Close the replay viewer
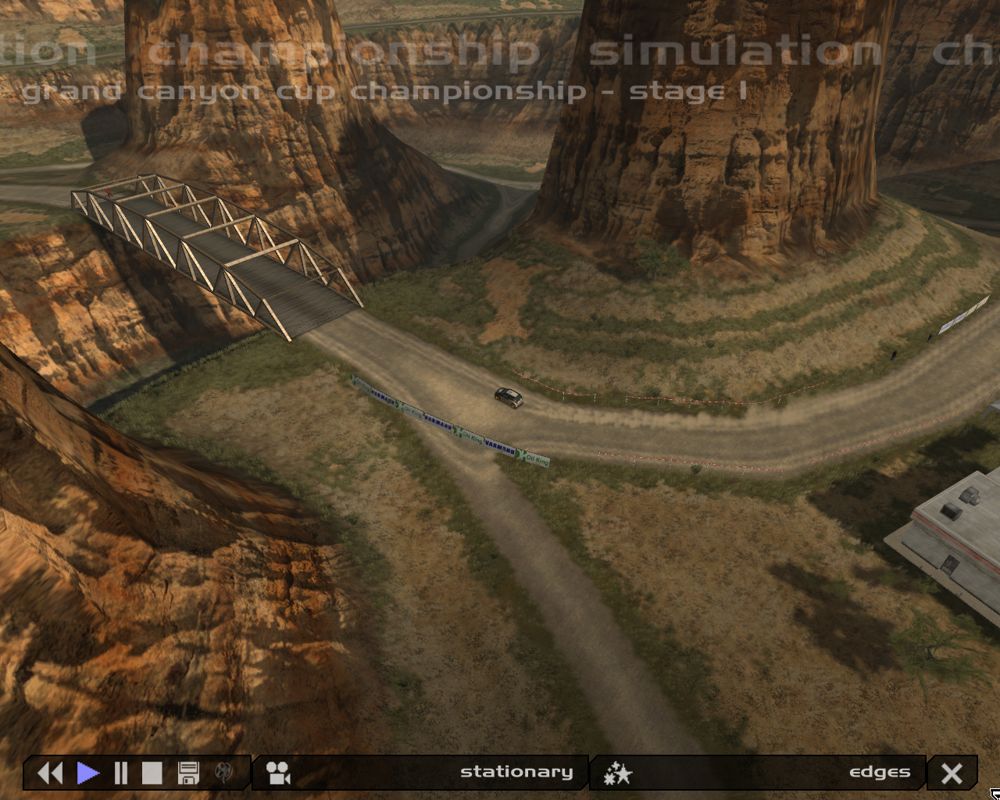Screen dimensions: 1000x800 (952, 773)
